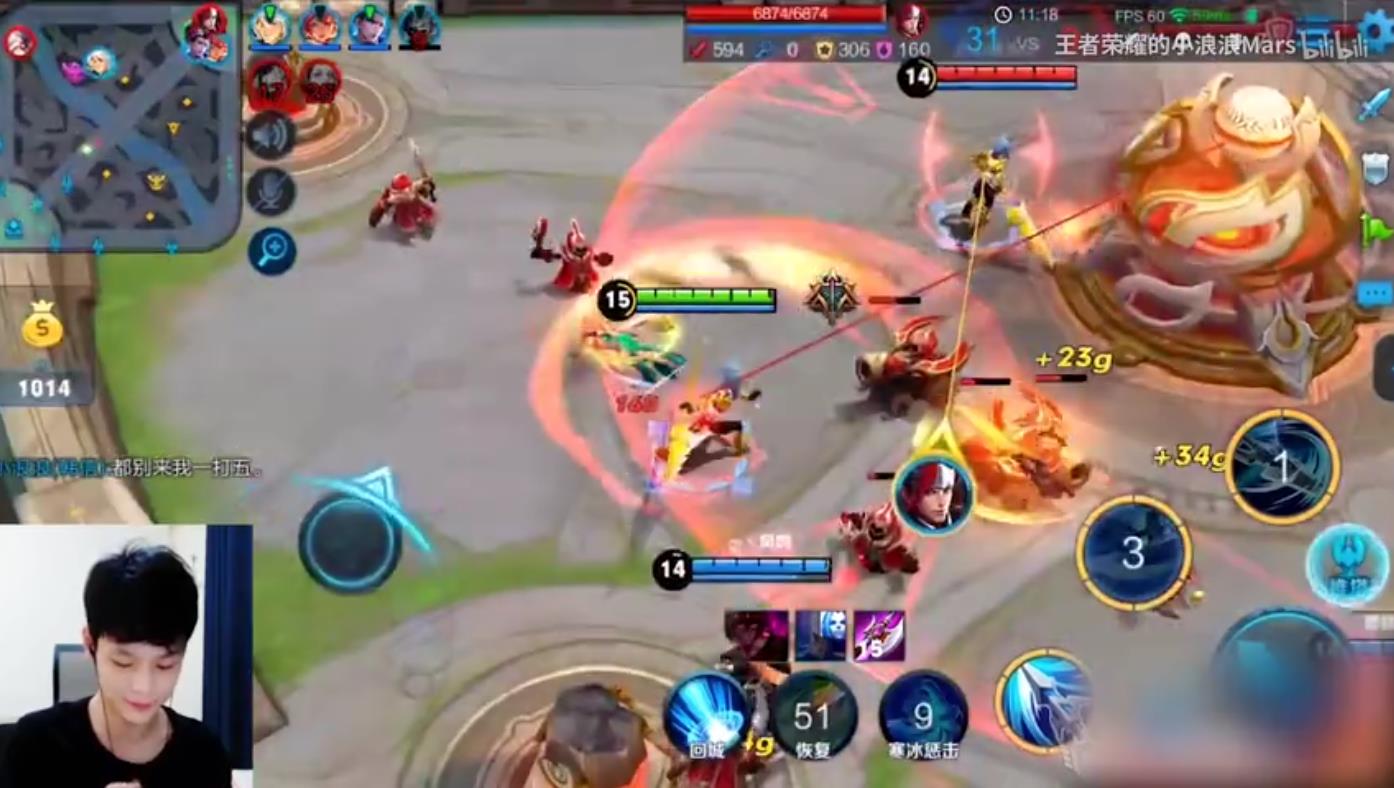Select the red-haired enemy hero target portrait

(x=933, y=493)
